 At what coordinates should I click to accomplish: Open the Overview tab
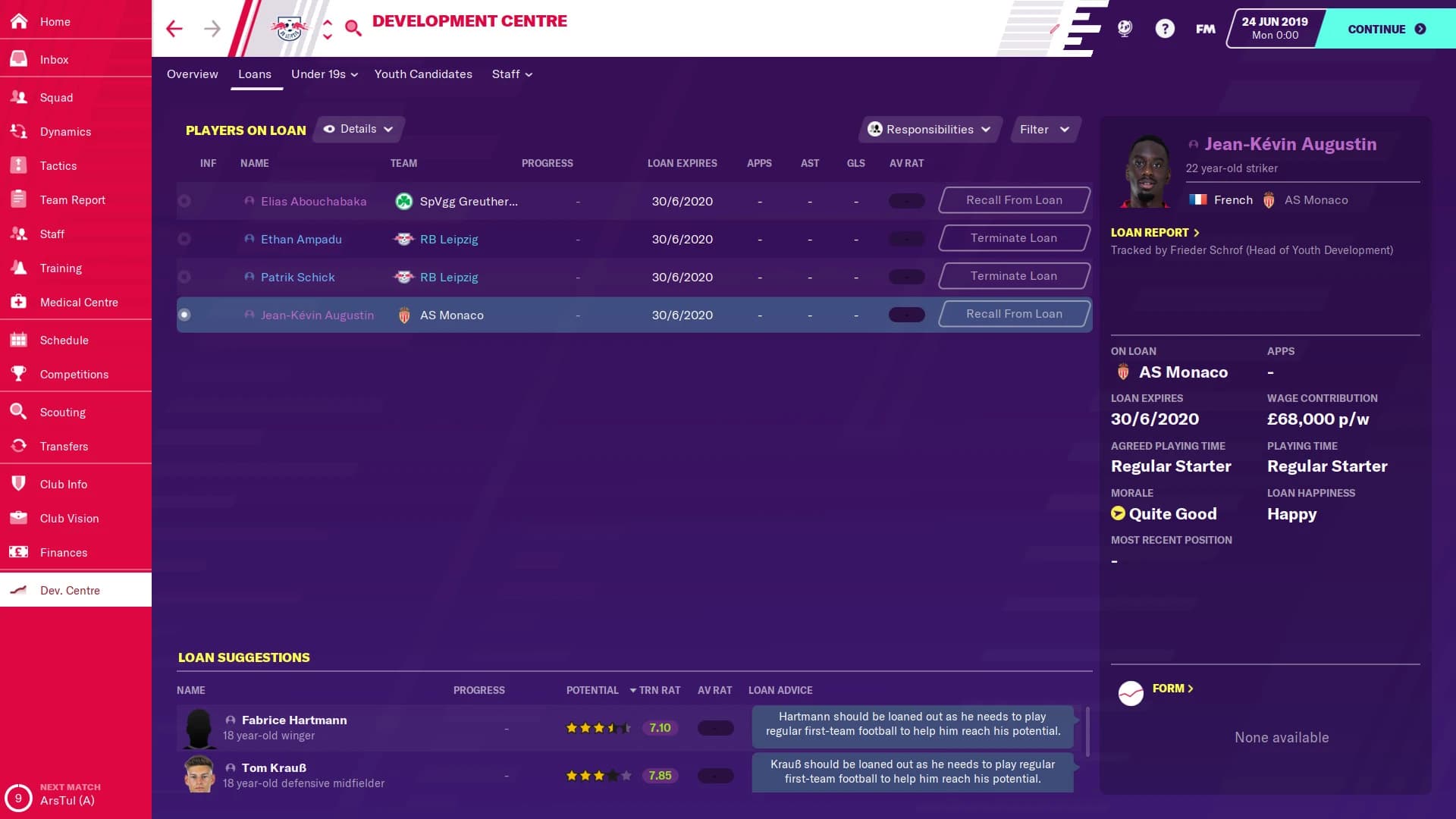click(x=192, y=74)
